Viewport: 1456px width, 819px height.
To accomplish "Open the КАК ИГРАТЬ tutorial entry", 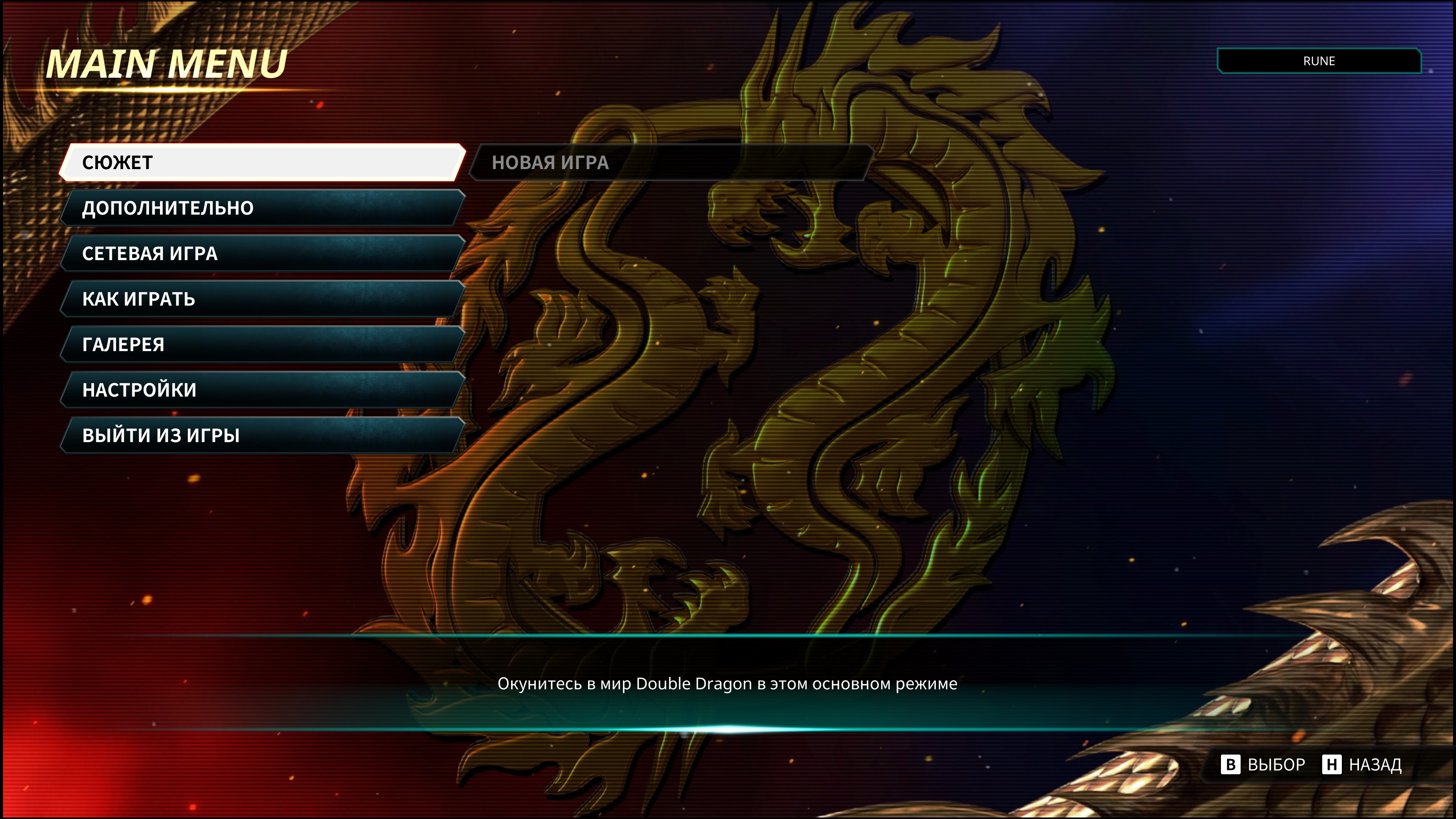I will pyautogui.click(x=263, y=299).
